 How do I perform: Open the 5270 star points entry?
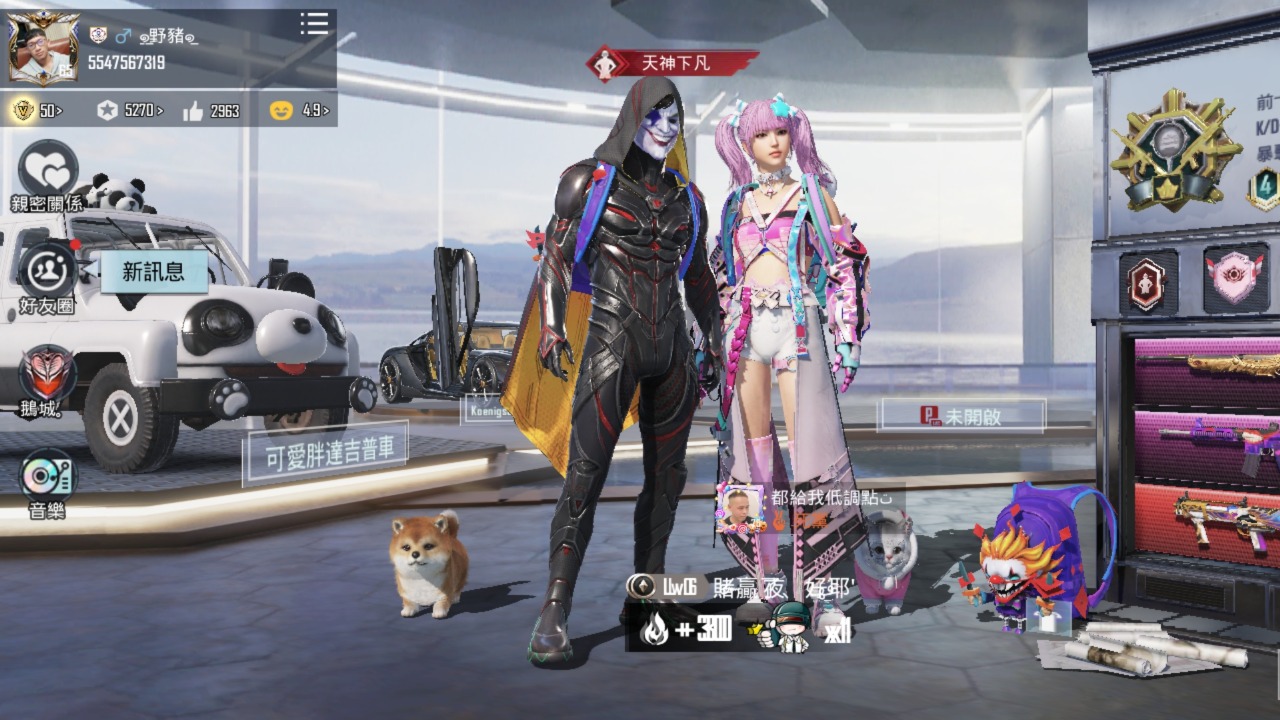(130, 110)
